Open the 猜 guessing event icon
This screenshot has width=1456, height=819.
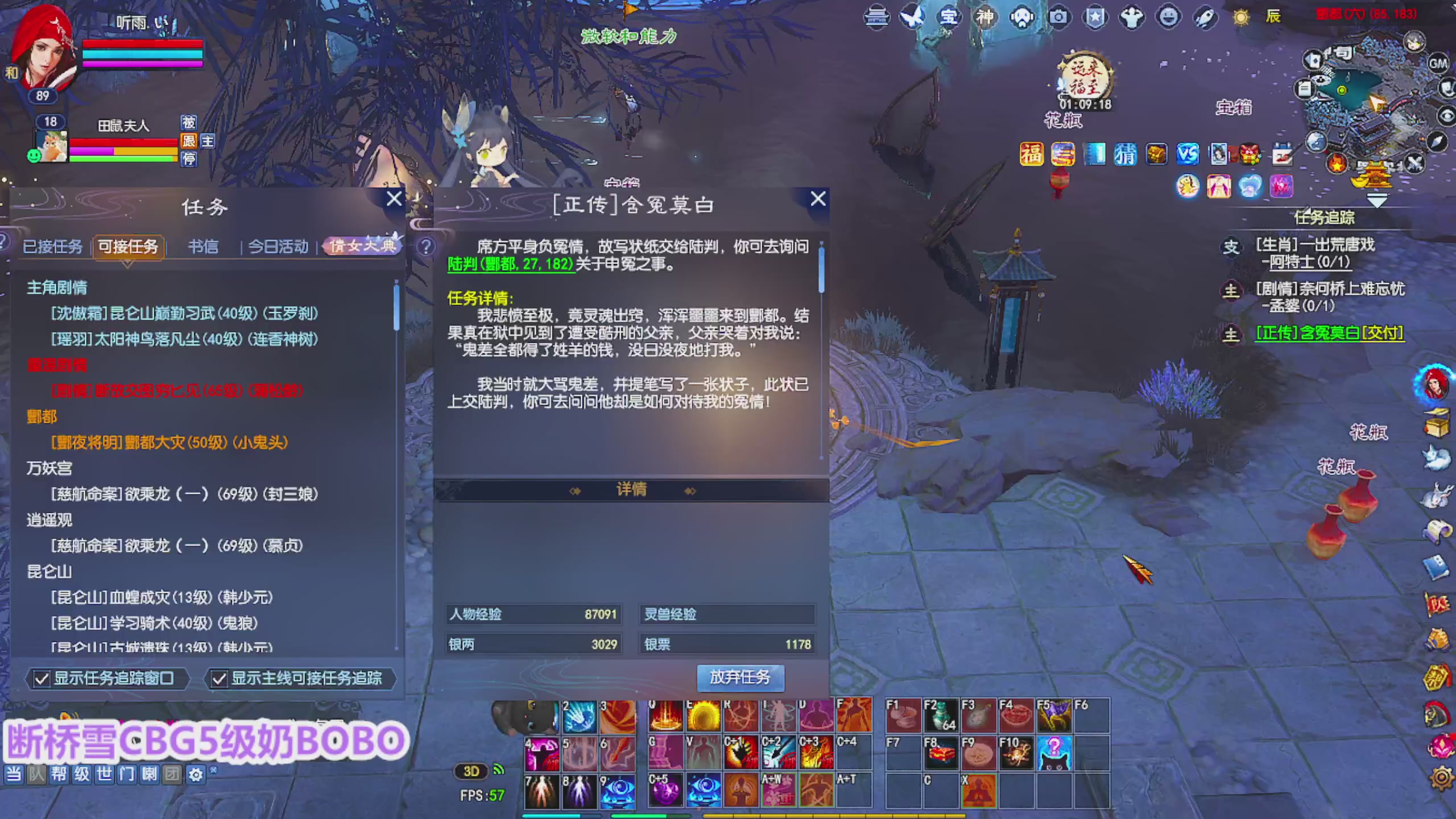pos(1126,154)
